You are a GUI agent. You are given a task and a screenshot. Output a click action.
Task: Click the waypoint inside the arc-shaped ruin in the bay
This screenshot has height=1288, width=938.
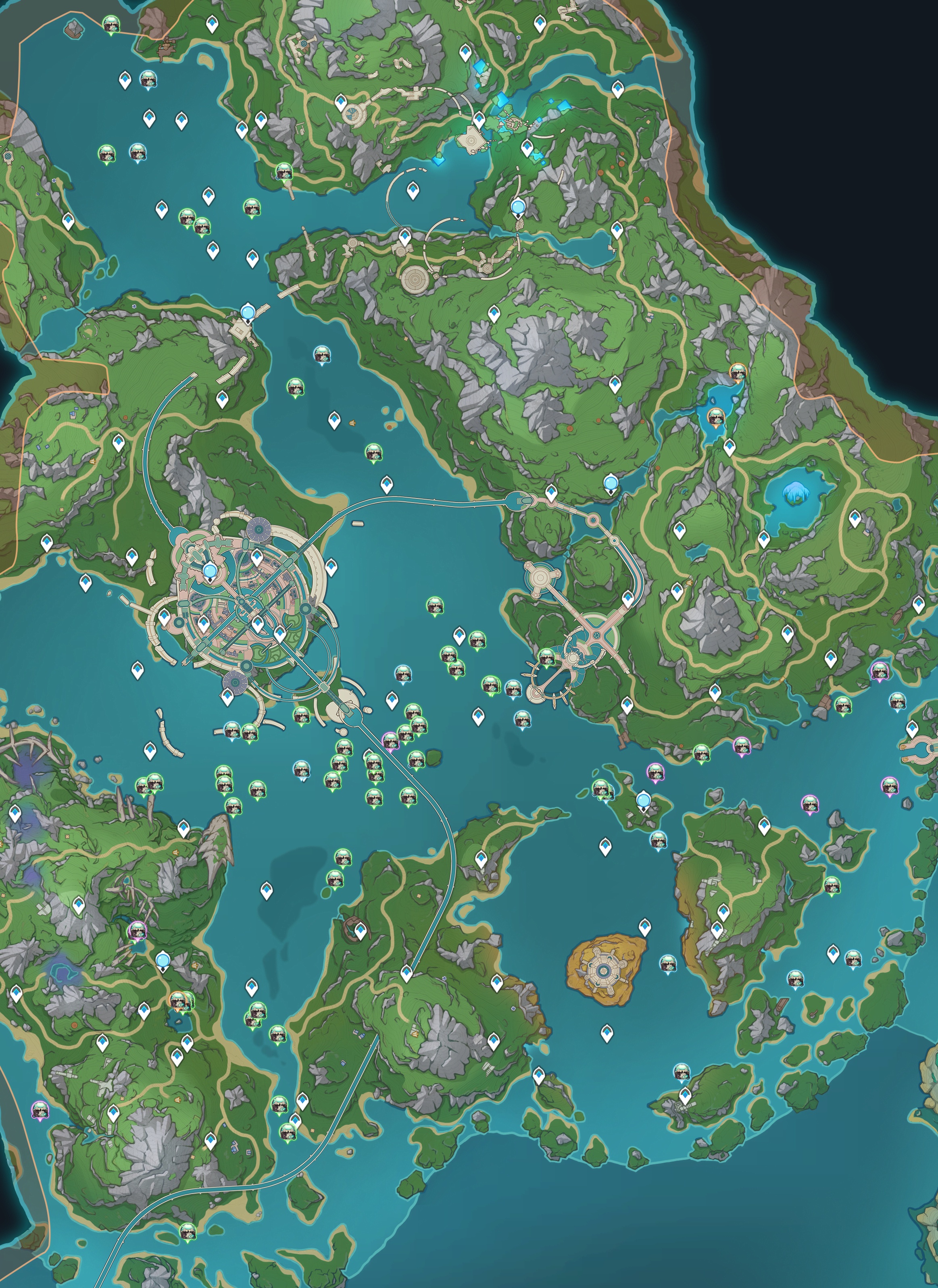click(x=413, y=190)
